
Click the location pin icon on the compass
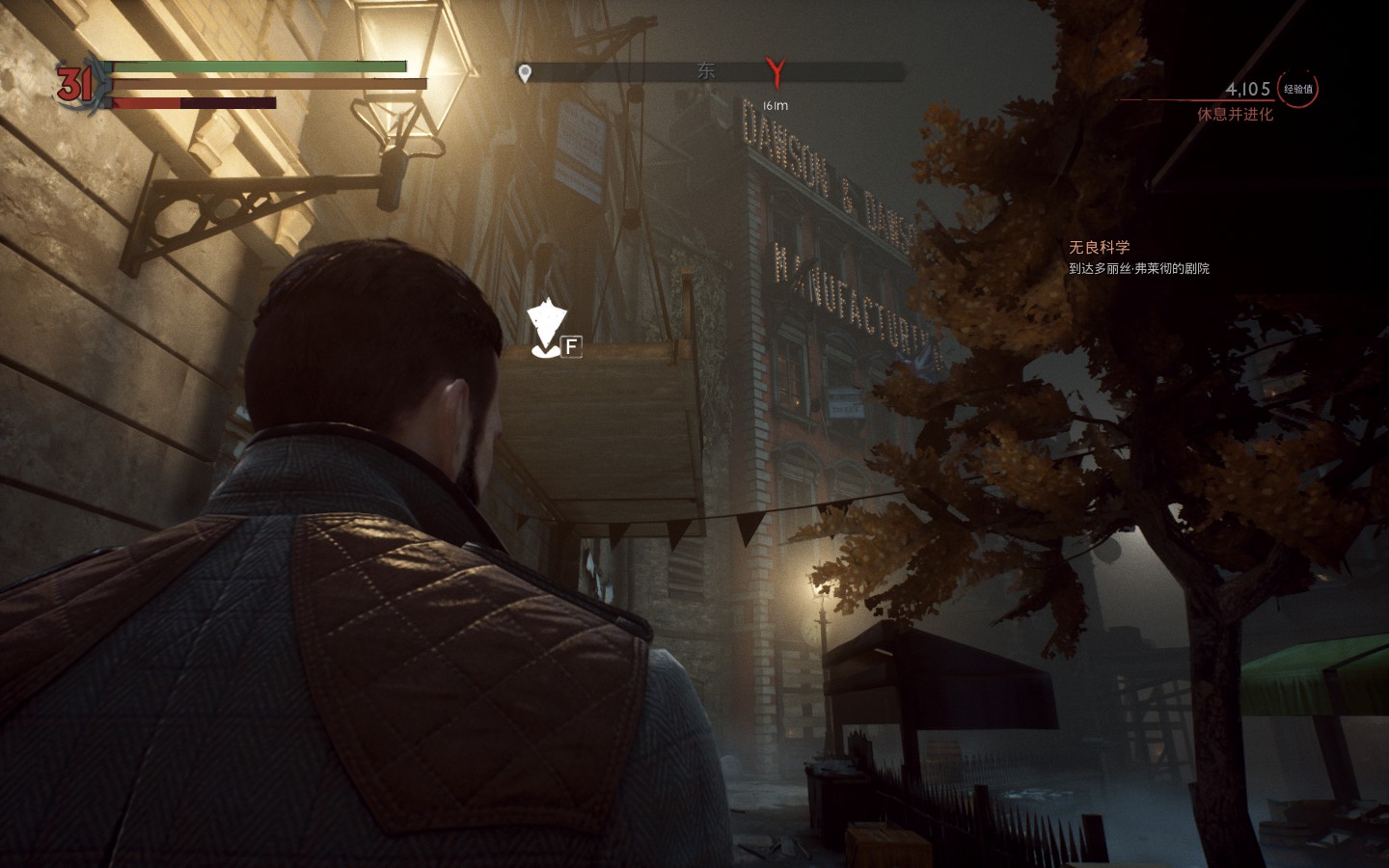pyautogui.click(x=525, y=72)
